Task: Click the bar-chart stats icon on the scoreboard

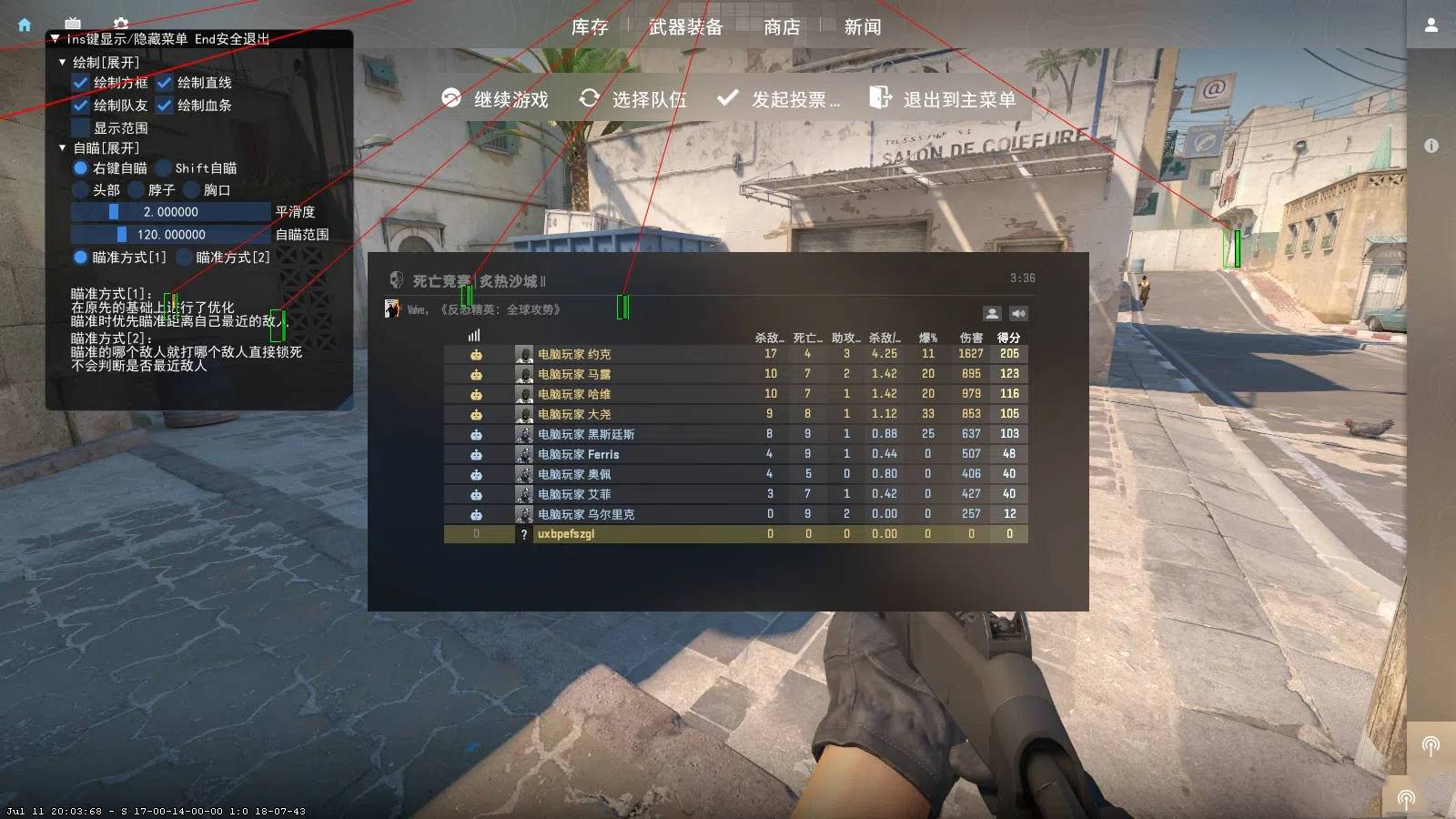Action: click(472, 336)
